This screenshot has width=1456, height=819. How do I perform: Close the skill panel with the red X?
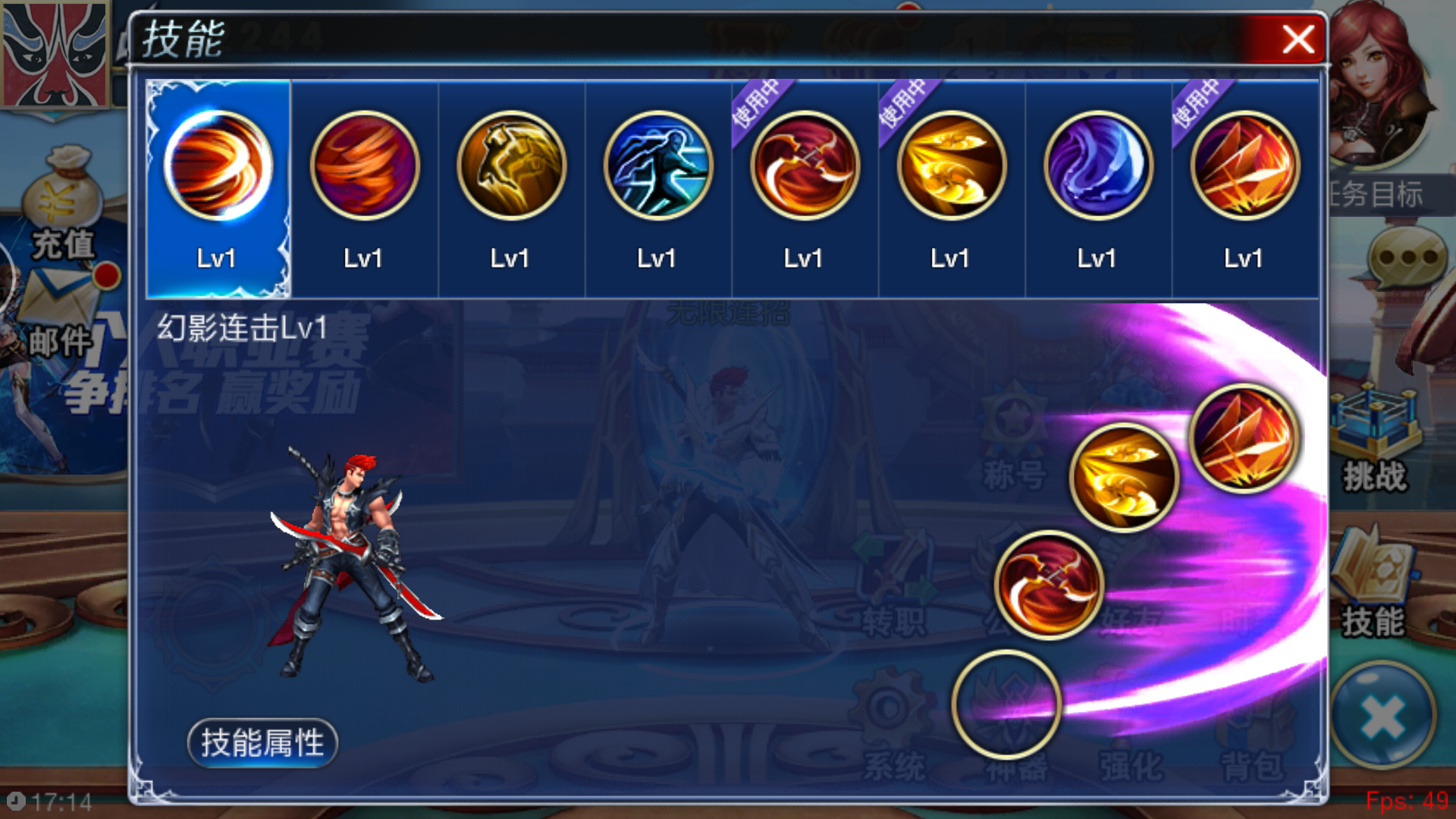[1298, 39]
